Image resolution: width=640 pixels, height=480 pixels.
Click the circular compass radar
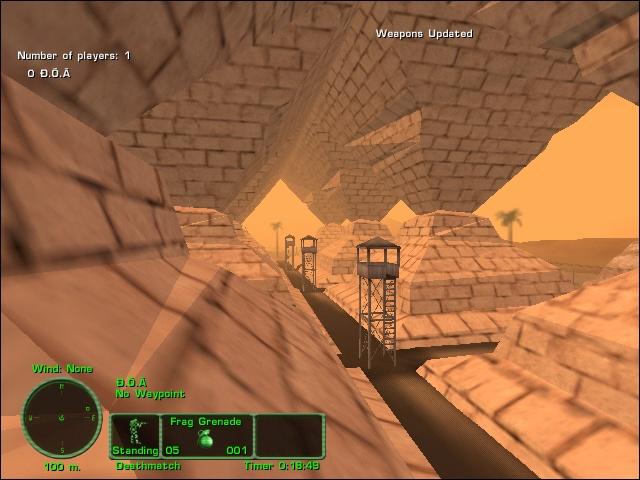61,417
